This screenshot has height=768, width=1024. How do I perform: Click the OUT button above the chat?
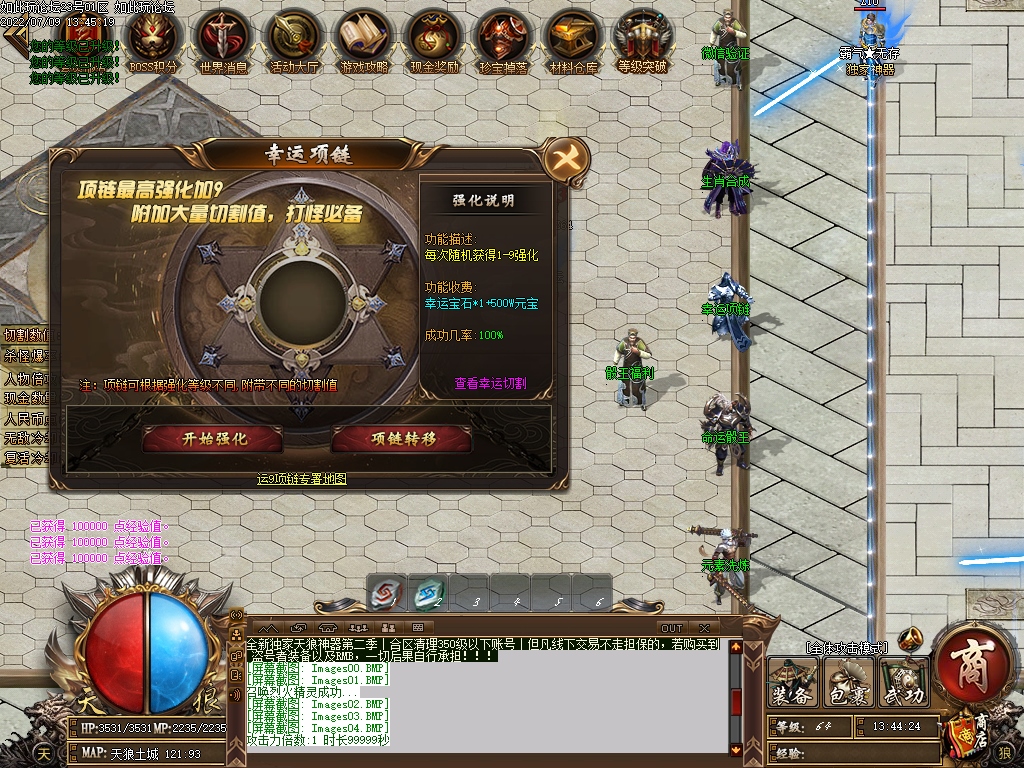click(672, 628)
